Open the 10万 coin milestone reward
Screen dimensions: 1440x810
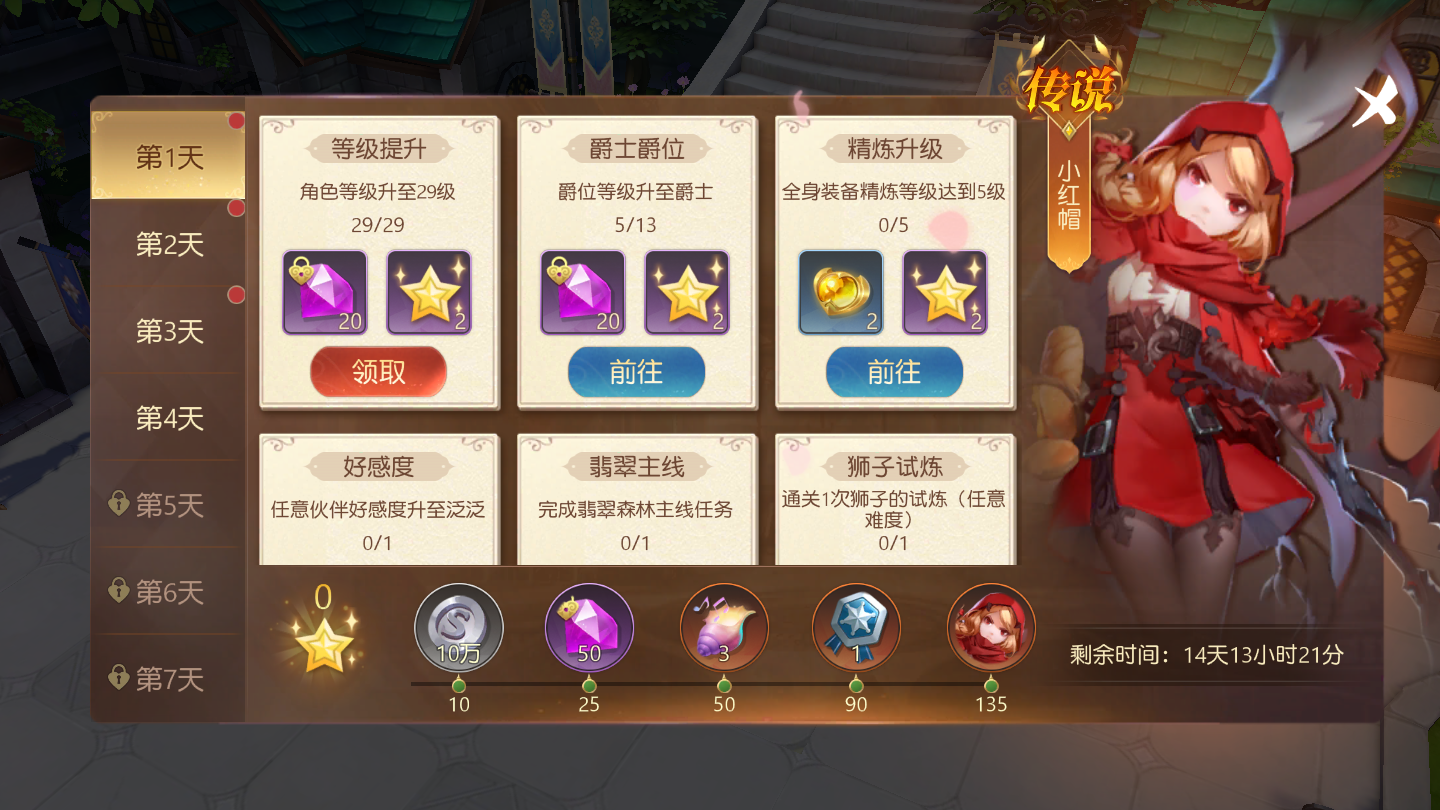tap(459, 628)
